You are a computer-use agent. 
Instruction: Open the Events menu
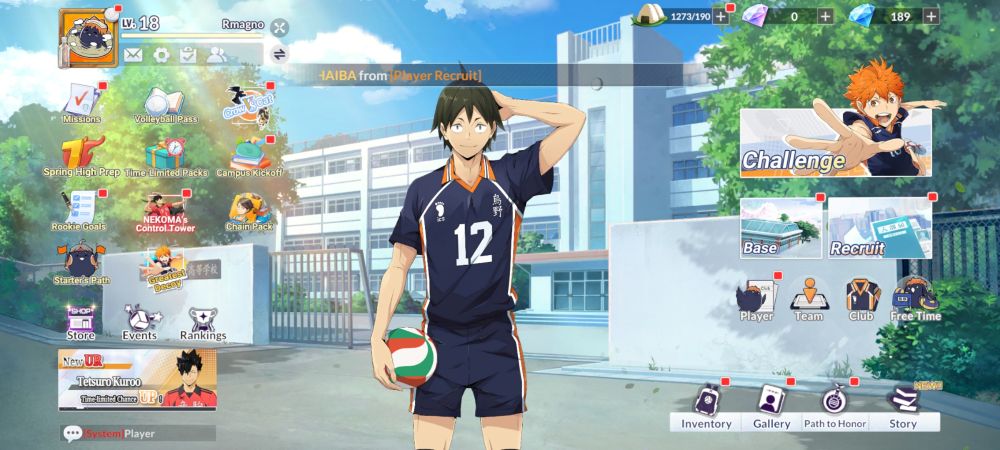[139, 322]
